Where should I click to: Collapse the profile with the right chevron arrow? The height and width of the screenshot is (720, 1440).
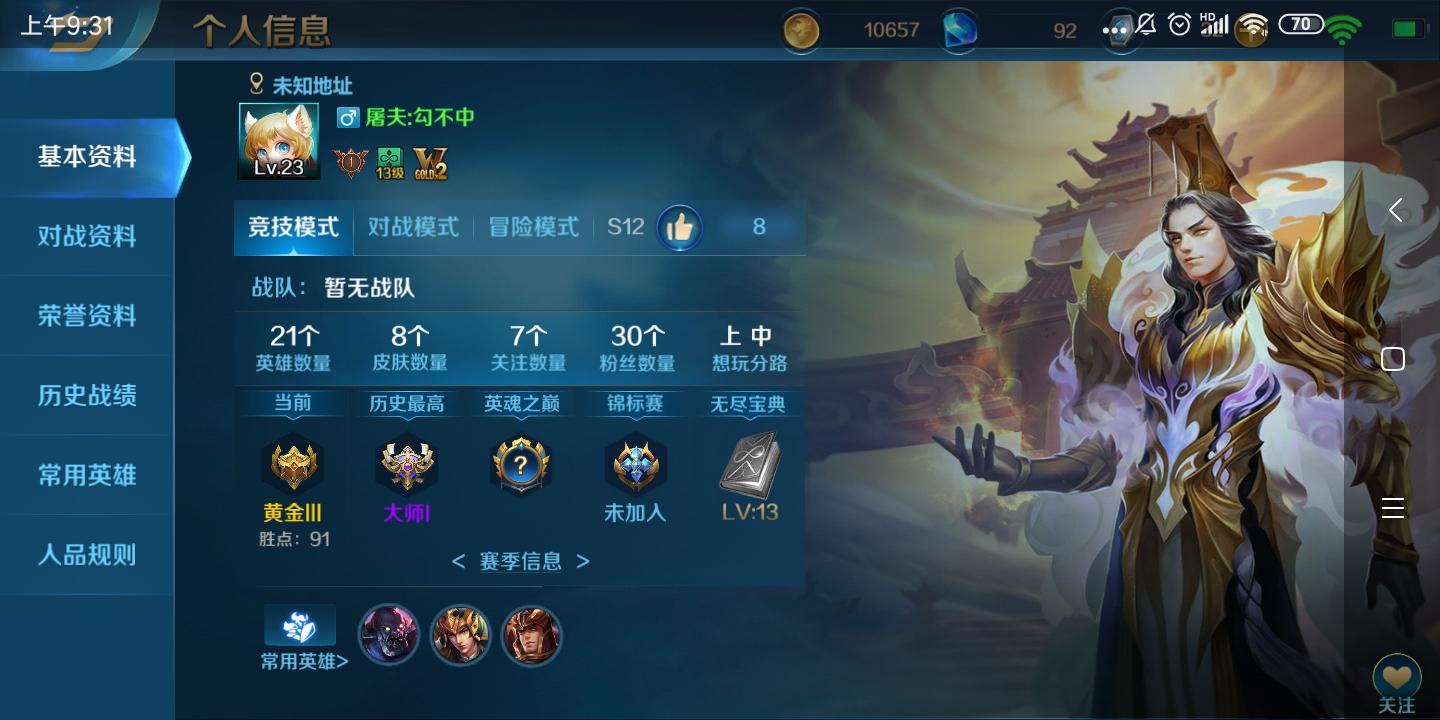click(1397, 210)
